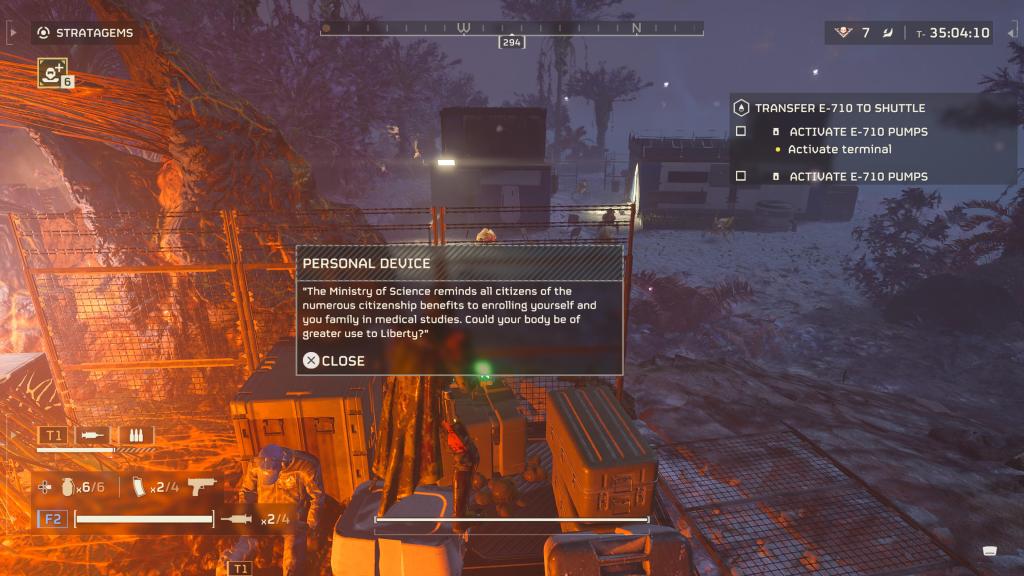Screen dimensions: 1024x576
Task: Click the compass bar heading strip
Action: (x=511, y=29)
